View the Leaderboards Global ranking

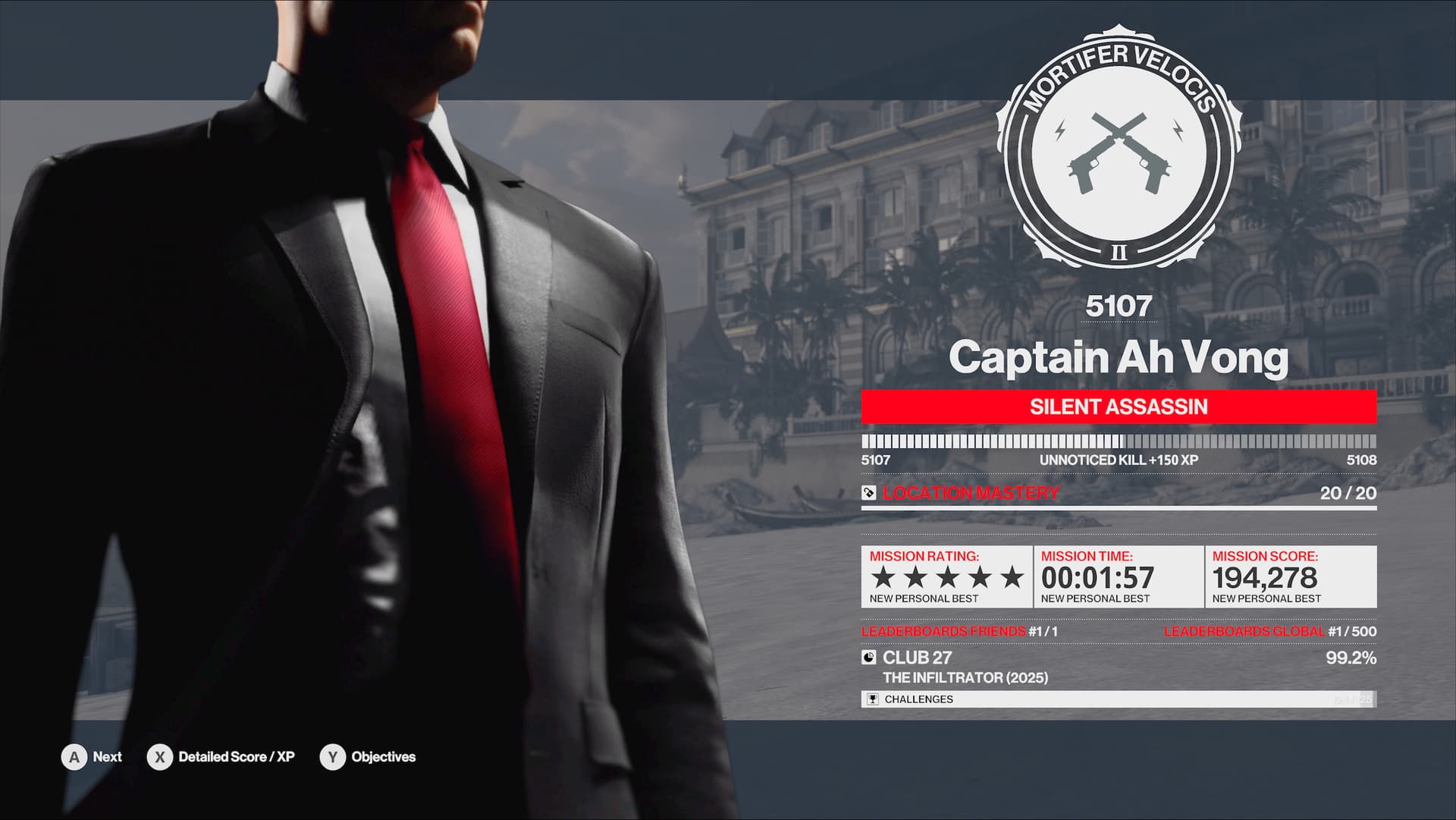[x=1269, y=631]
